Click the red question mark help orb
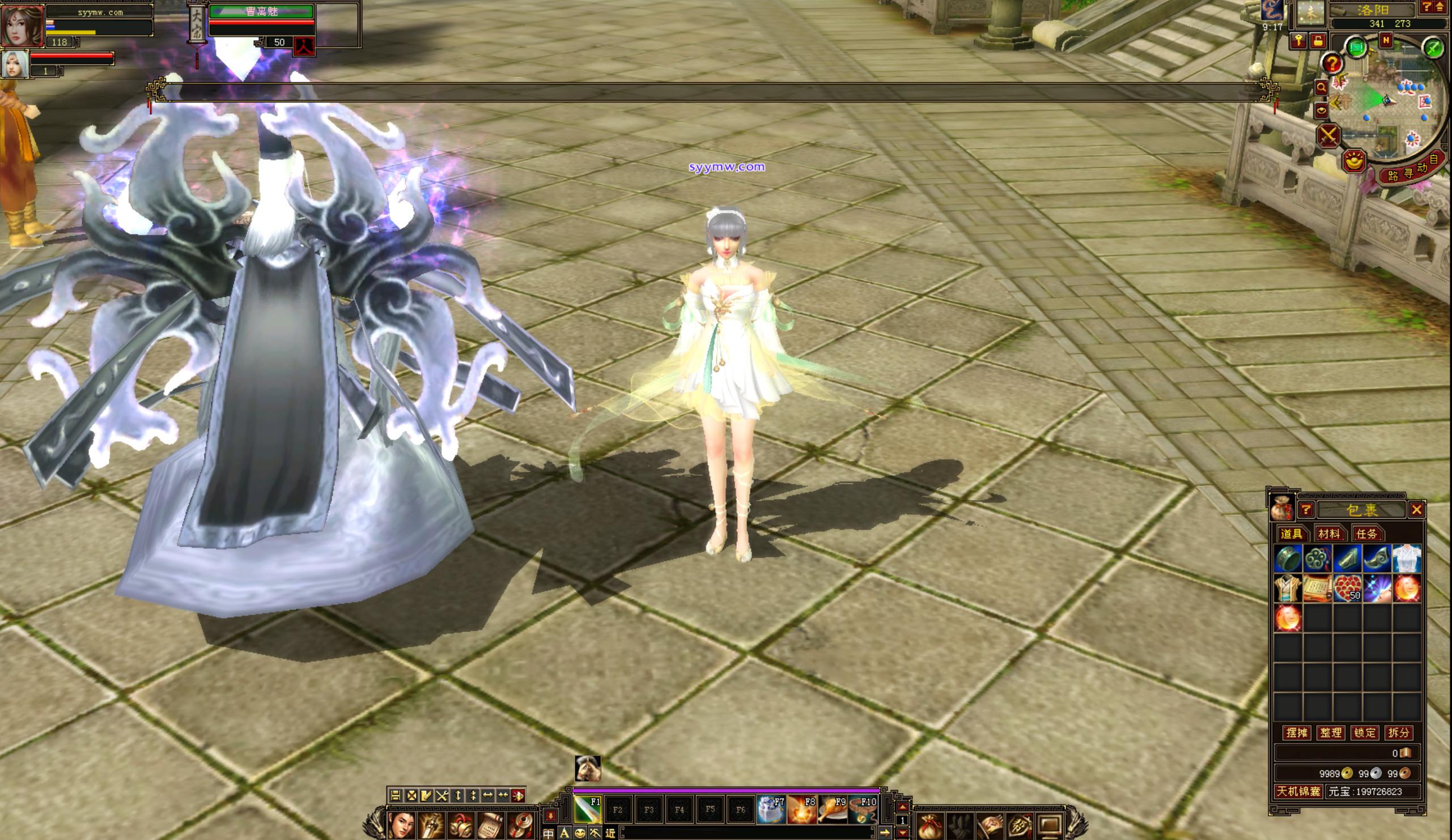Viewport: 1452px width, 840px height. 1332,63
